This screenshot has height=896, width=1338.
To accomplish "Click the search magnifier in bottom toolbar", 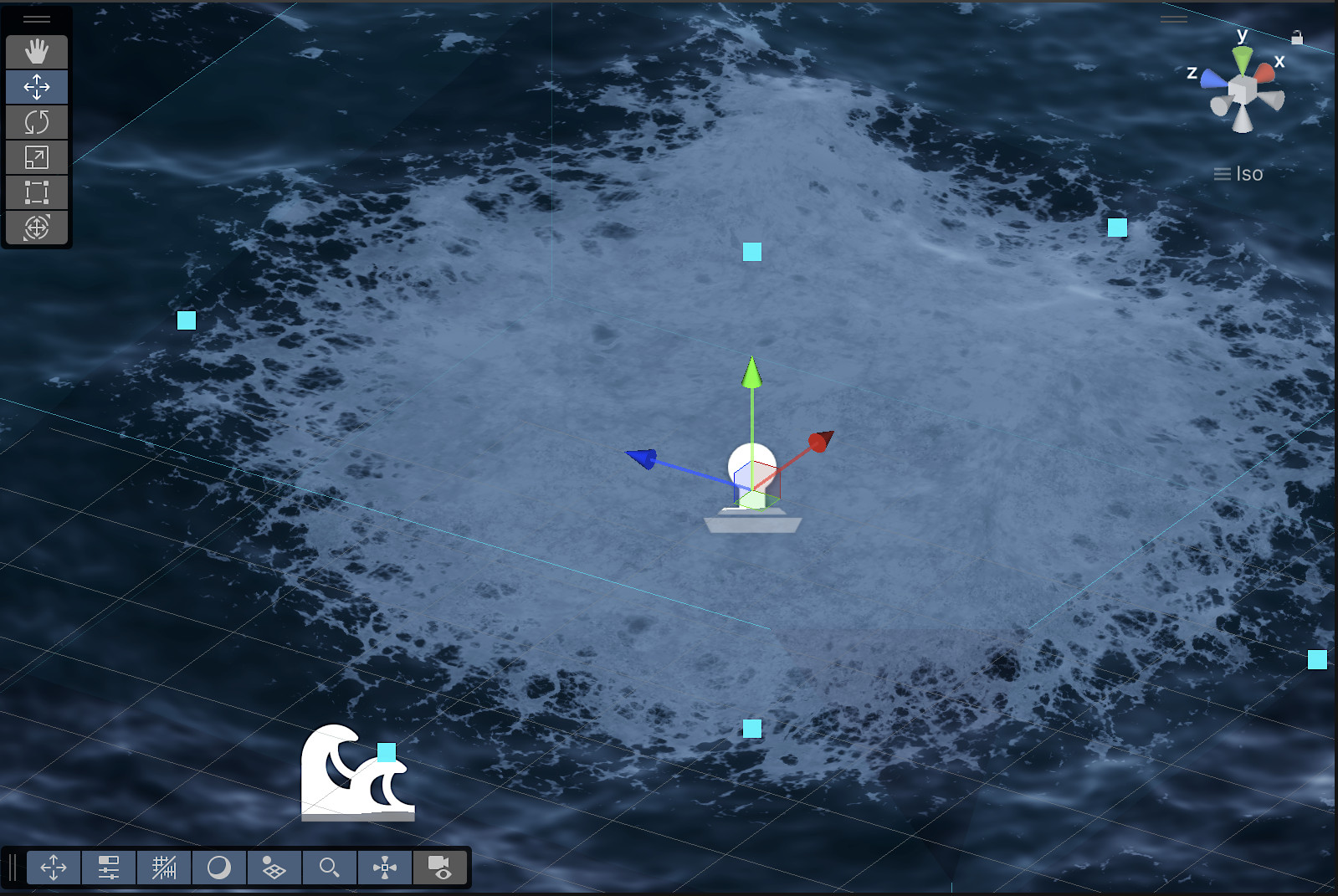I will (330, 868).
